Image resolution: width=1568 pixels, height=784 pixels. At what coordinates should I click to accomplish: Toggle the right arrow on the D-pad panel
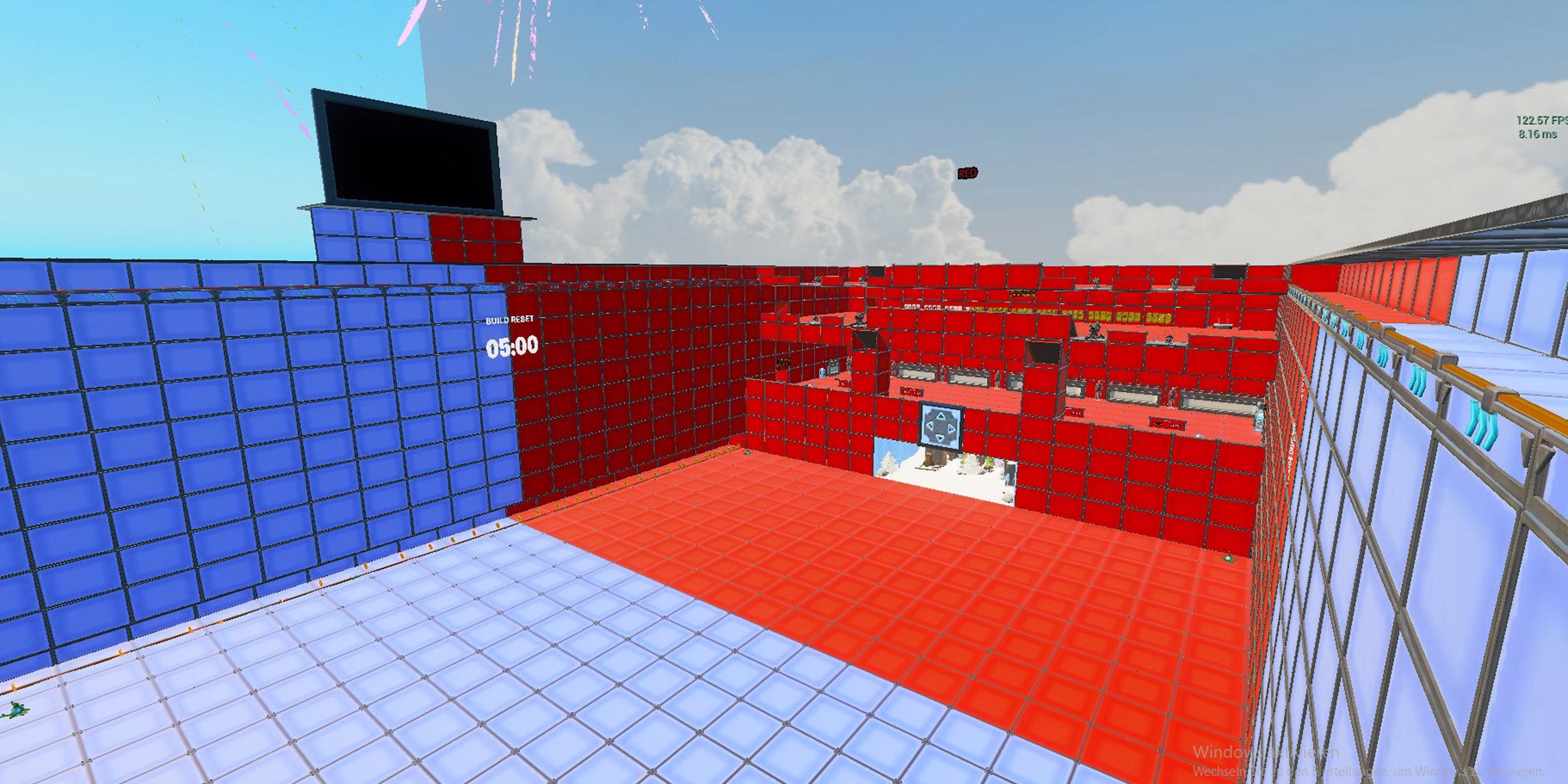point(950,429)
